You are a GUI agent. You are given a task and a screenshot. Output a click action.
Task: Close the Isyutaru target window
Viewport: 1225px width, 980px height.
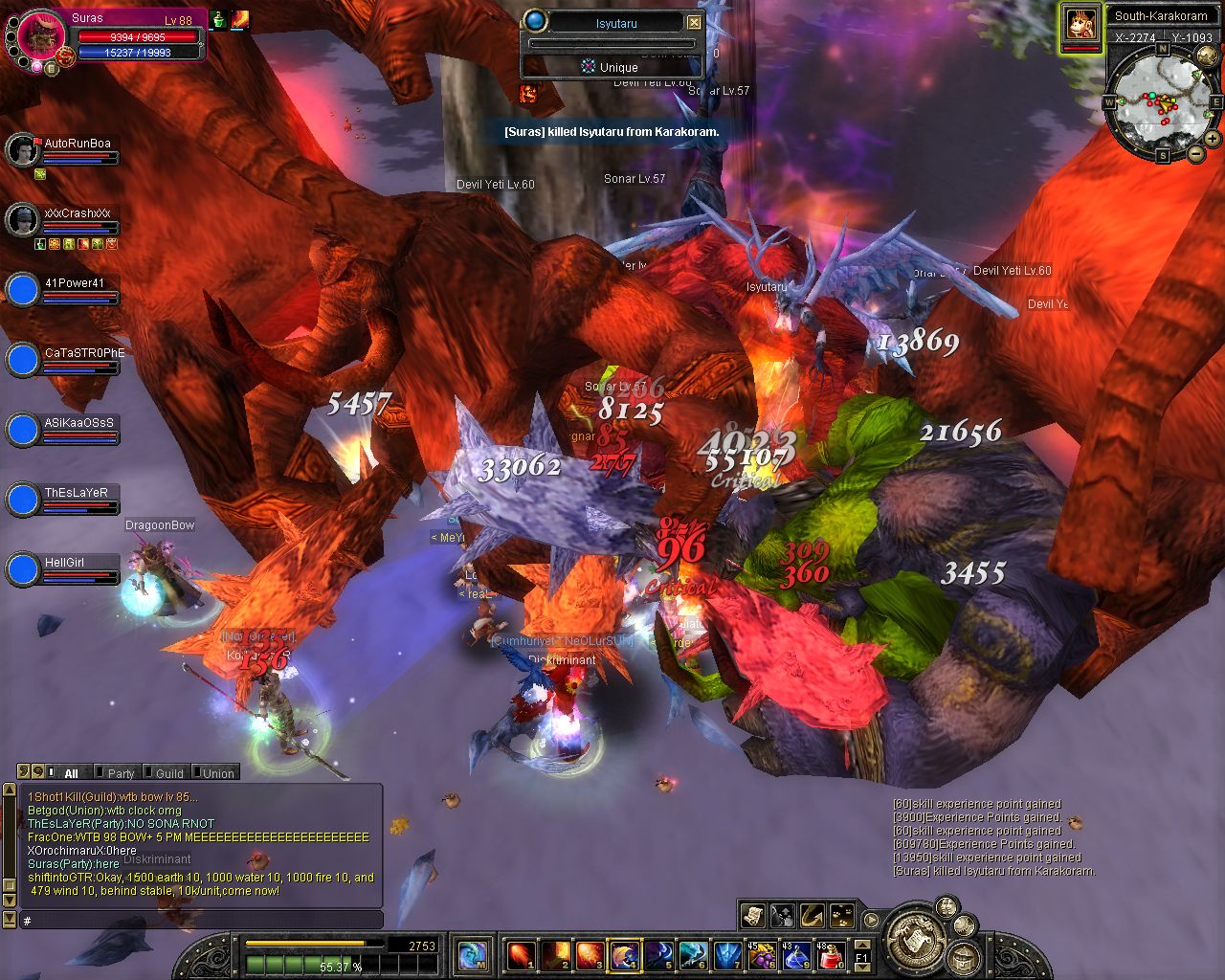point(695,22)
